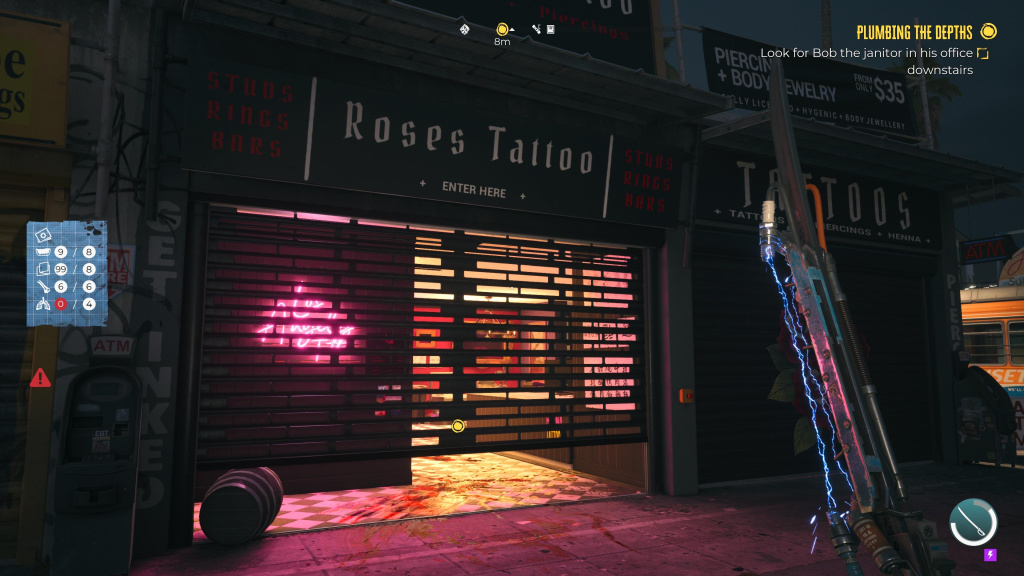Select the save disk compass marker
This screenshot has height=576, width=1024.
click(550, 30)
